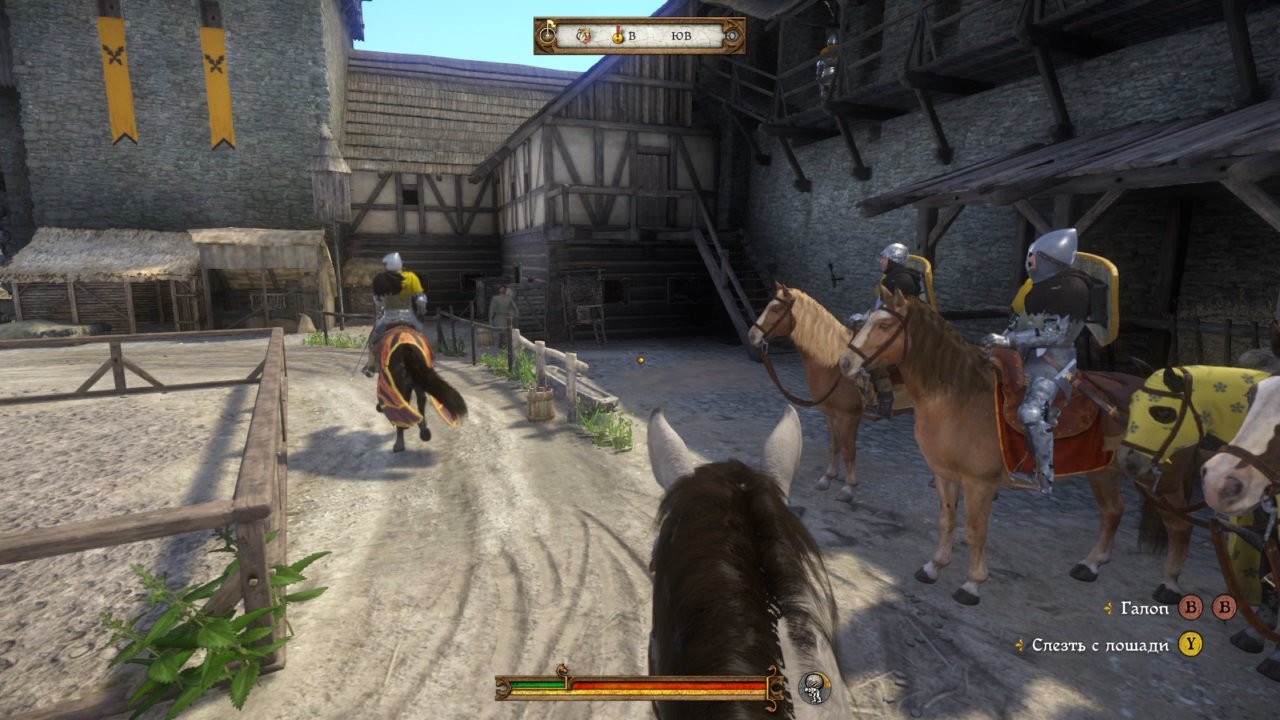
Task: Click the red-white shield marker on the compass
Action: pyautogui.click(x=584, y=36)
